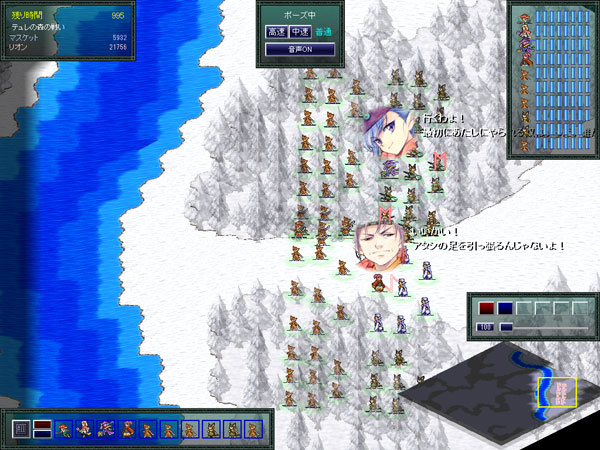The image size is (600, 450).
Task: Set game speed to 中速 (medium speed)
Action: (297, 32)
